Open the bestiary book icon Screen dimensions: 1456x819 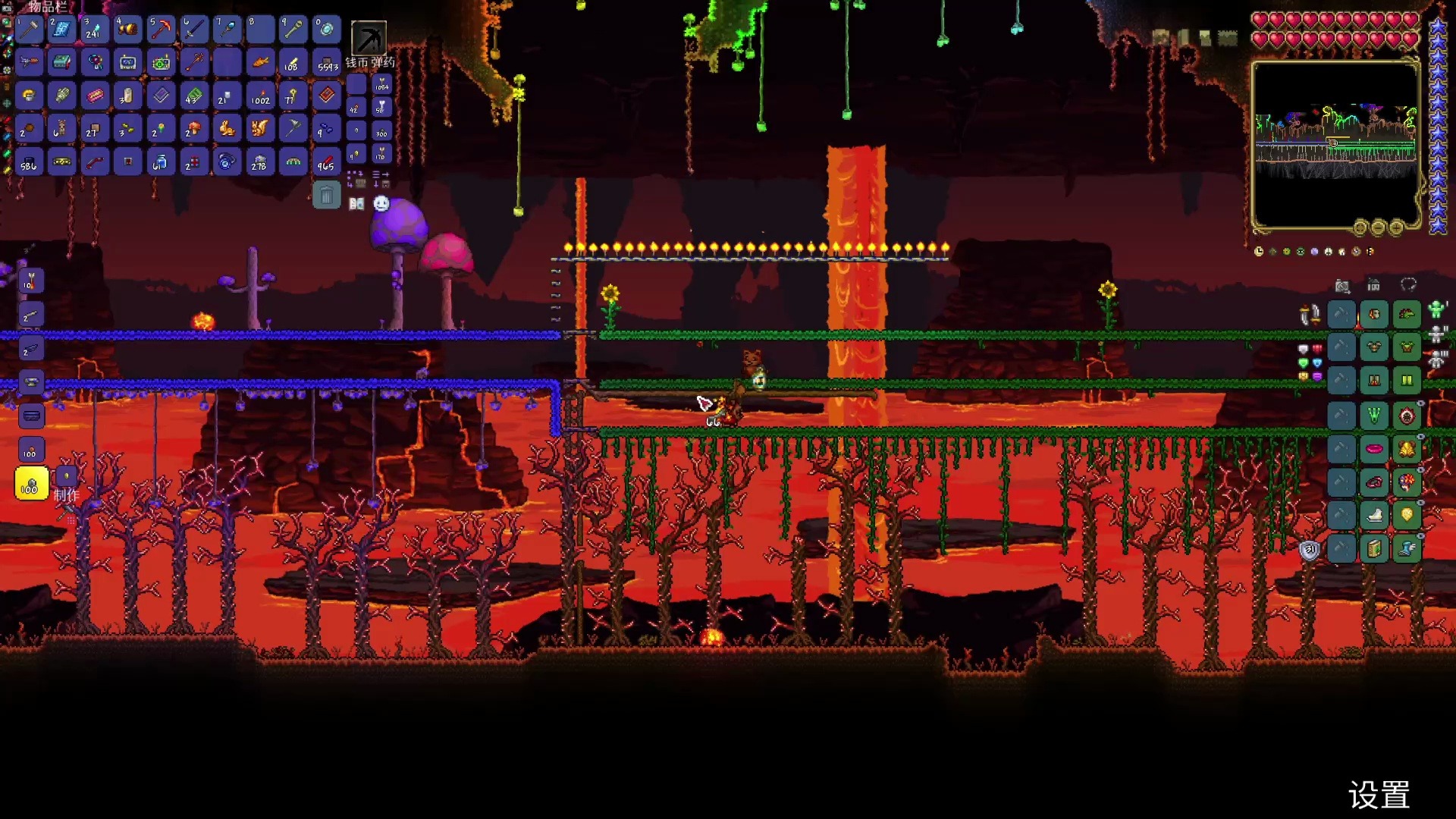pyautogui.click(x=356, y=203)
